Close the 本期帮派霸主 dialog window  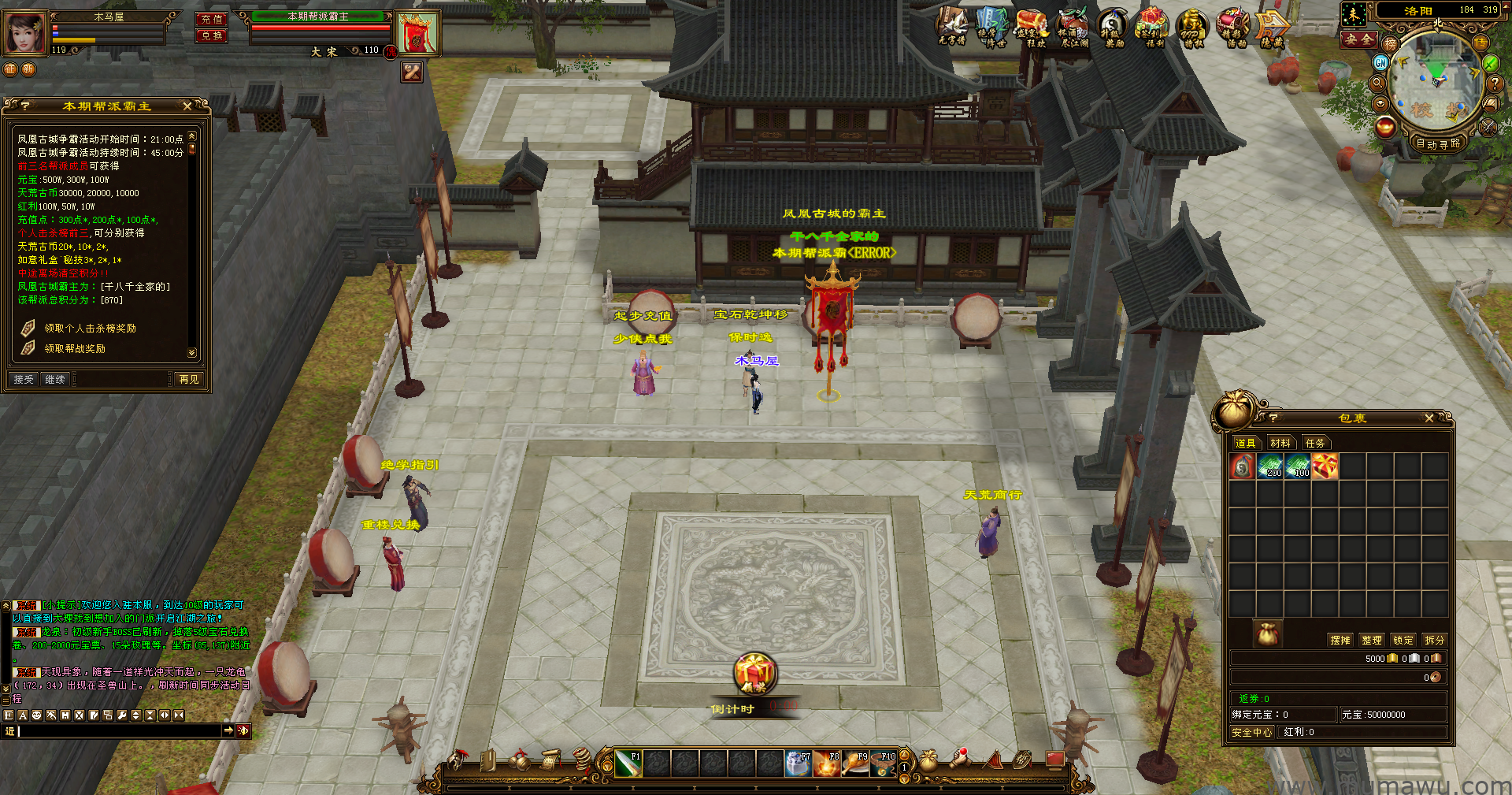(x=187, y=106)
